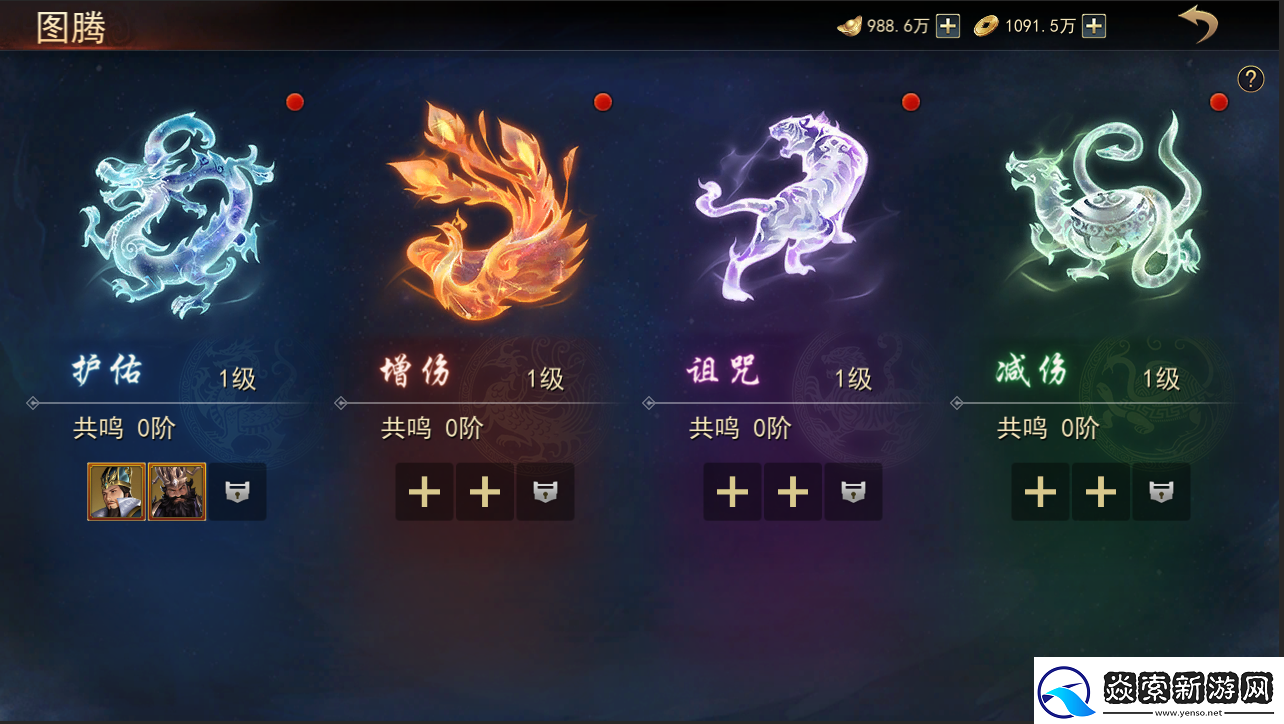Click the locked slot under 护佑 totem
Viewport: 1284px width, 724px height.
pos(237,491)
